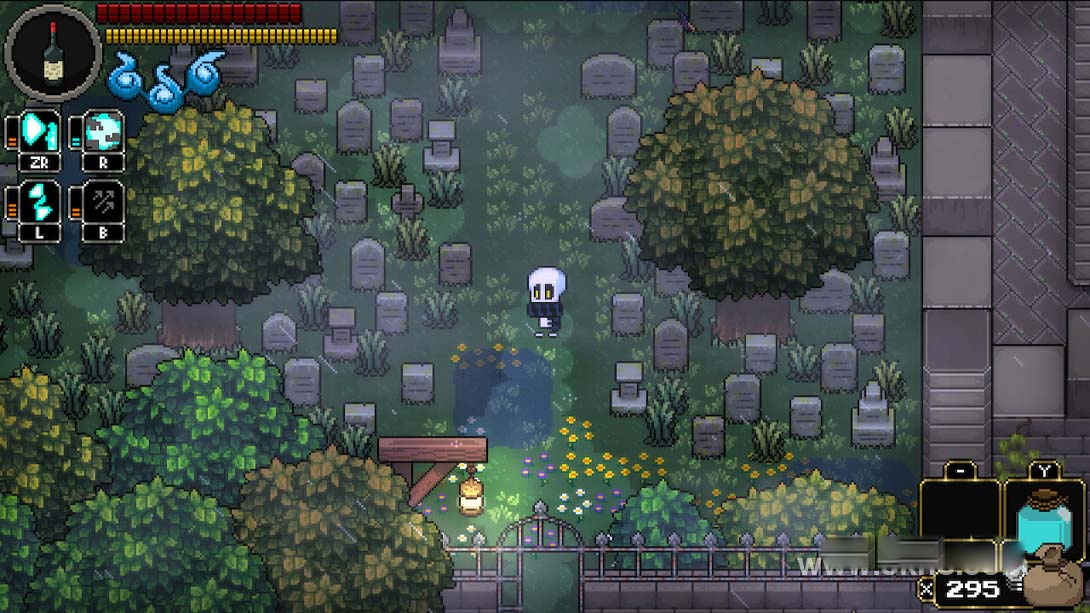Viewport: 1090px width, 613px height.
Task: Activate the cyan dash ability above ZR
Action: click(40, 131)
